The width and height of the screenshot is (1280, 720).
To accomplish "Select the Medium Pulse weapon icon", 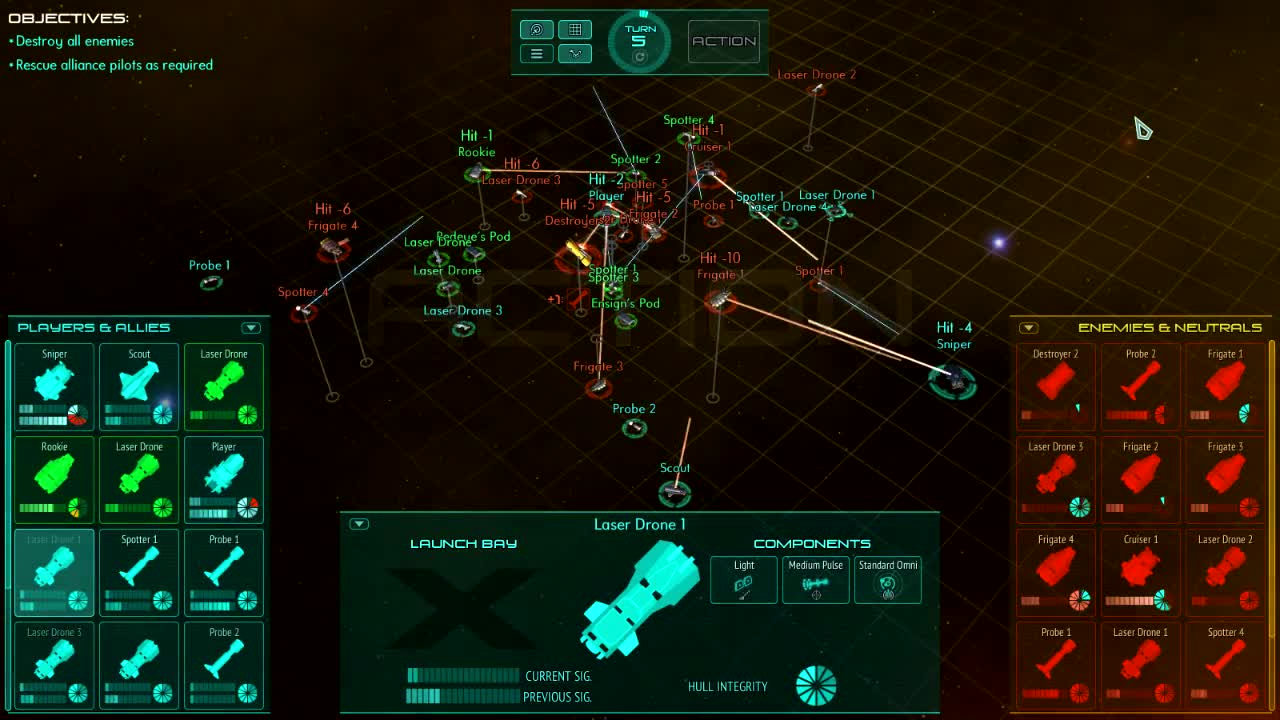I will 815,580.
